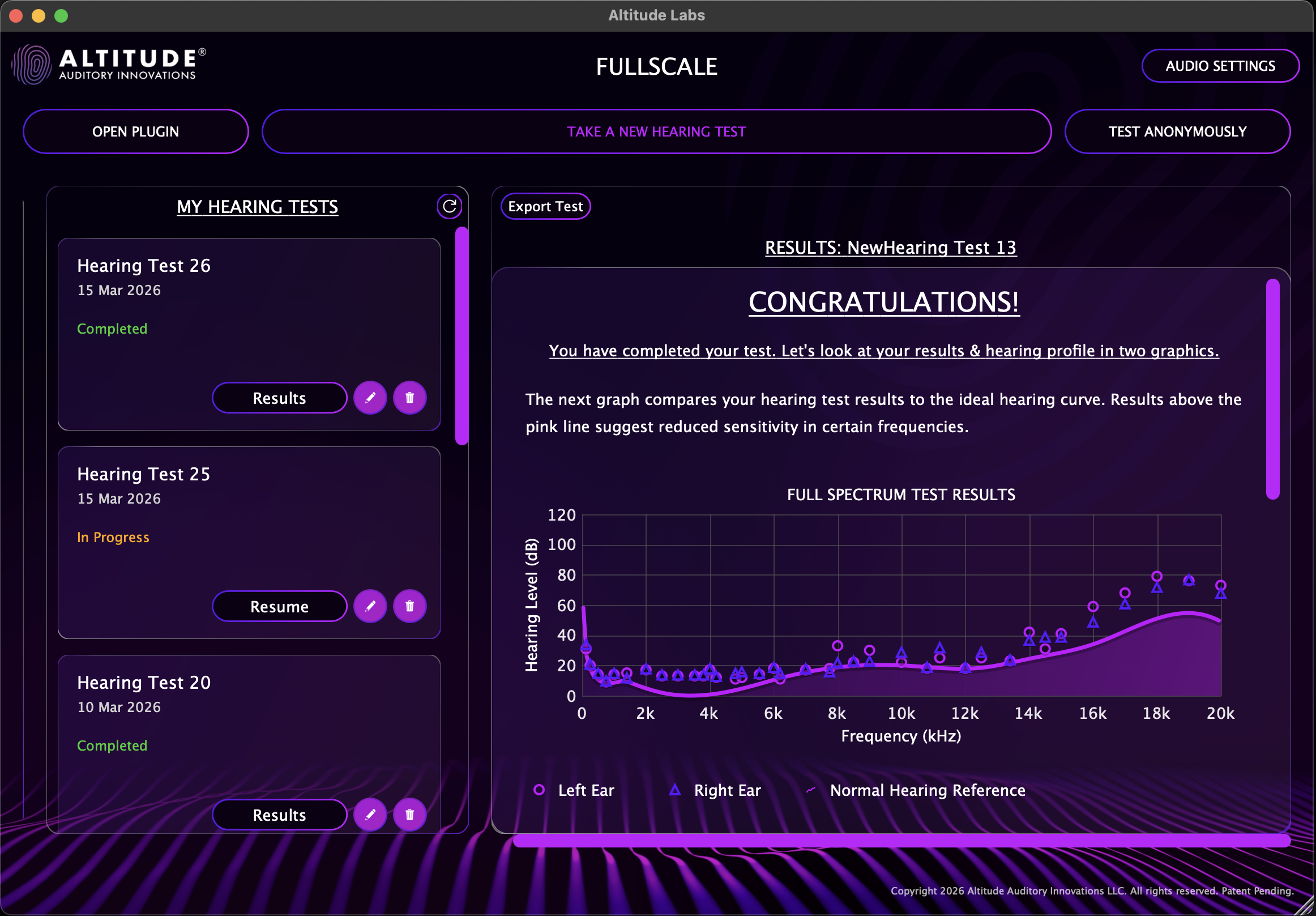Resume Hearing Test 25
The image size is (1316, 916).
coord(279,606)
